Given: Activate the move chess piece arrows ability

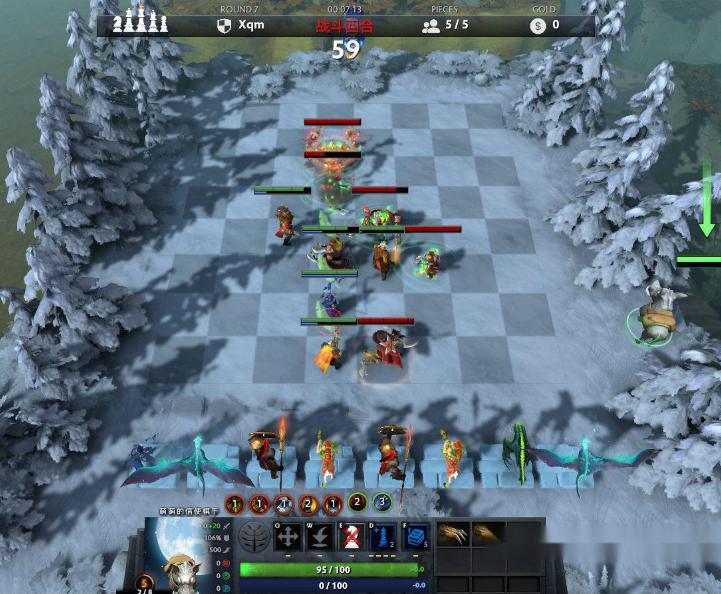Looking at the screenshot, I should (x=288, y=537).
